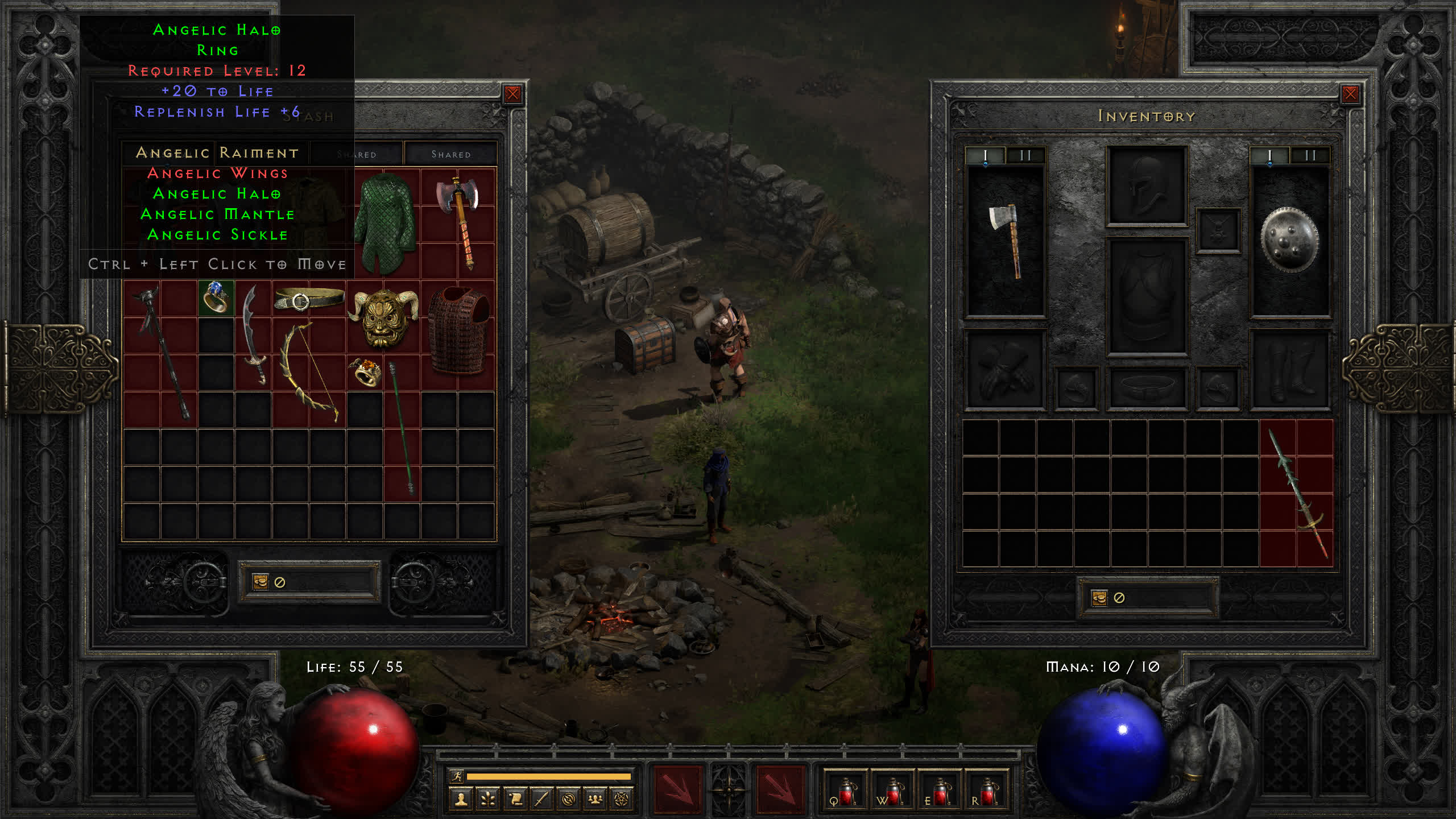Open the quest log scroll icon
1456x819 pixels.
(515, 800)
